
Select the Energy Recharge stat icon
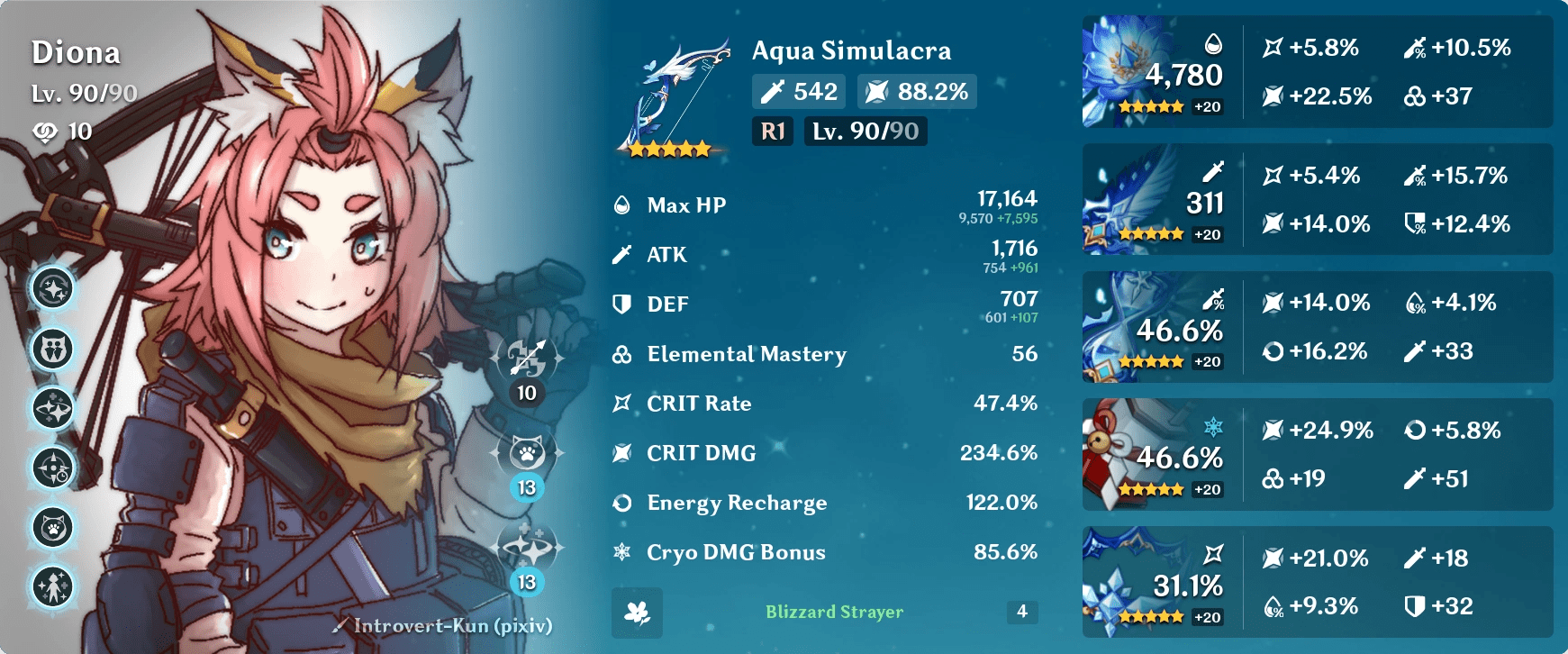coord(621,503)
